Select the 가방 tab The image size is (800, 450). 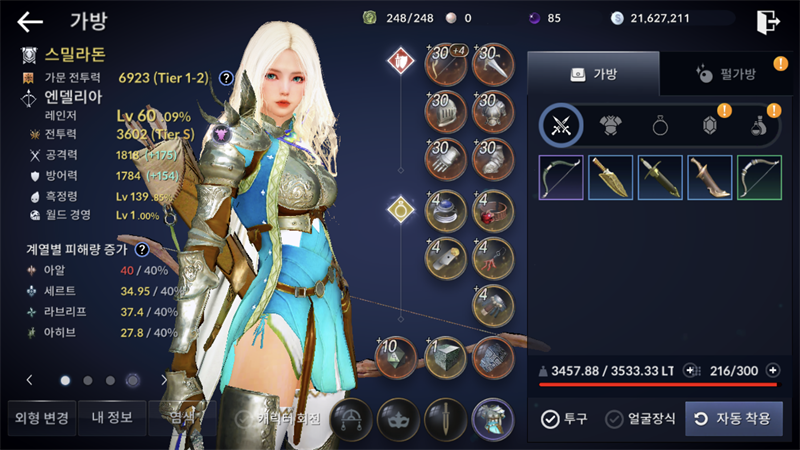pyautogui.click(x=593, y=74)
